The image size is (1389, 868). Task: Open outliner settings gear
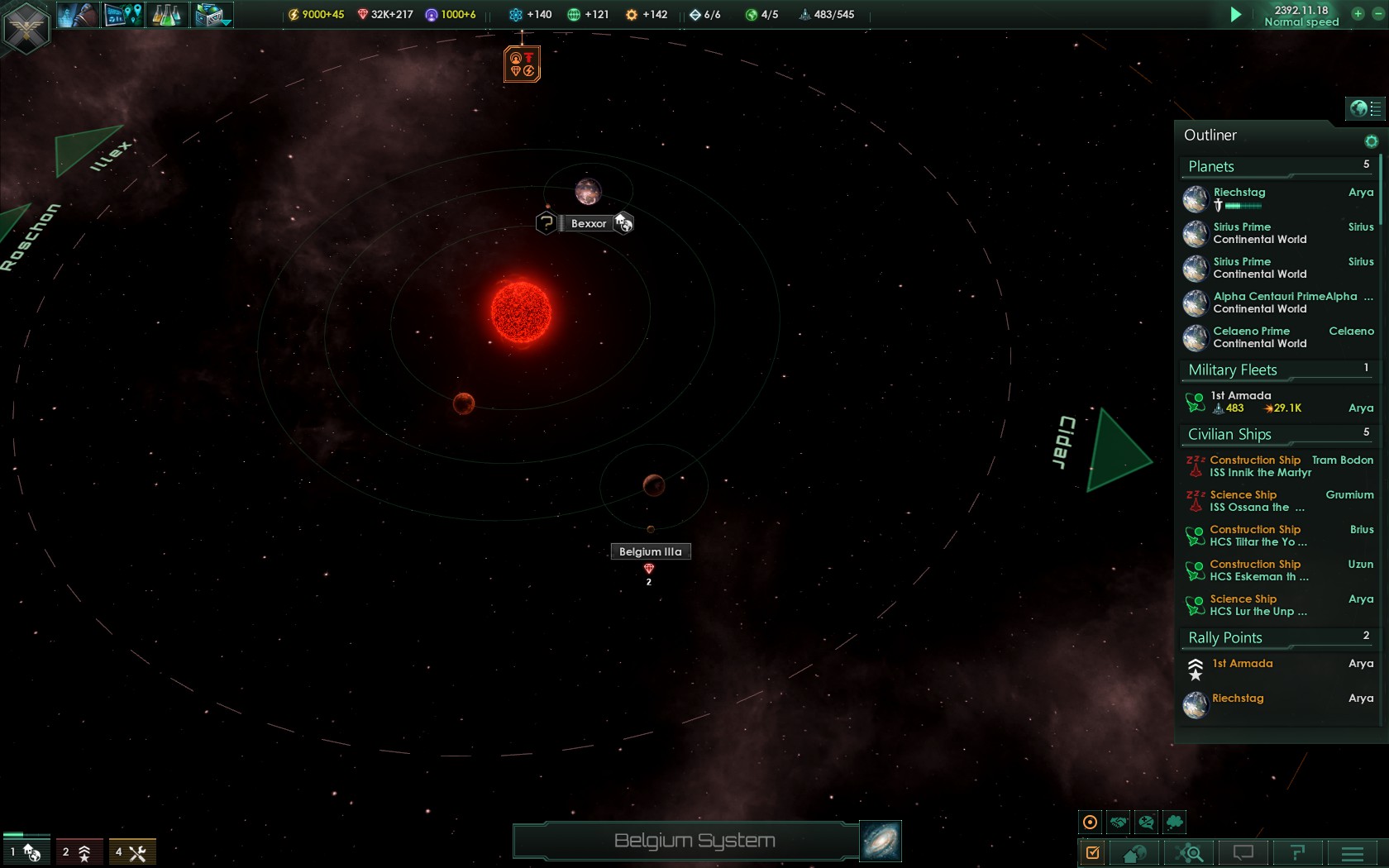point(1371,141)
